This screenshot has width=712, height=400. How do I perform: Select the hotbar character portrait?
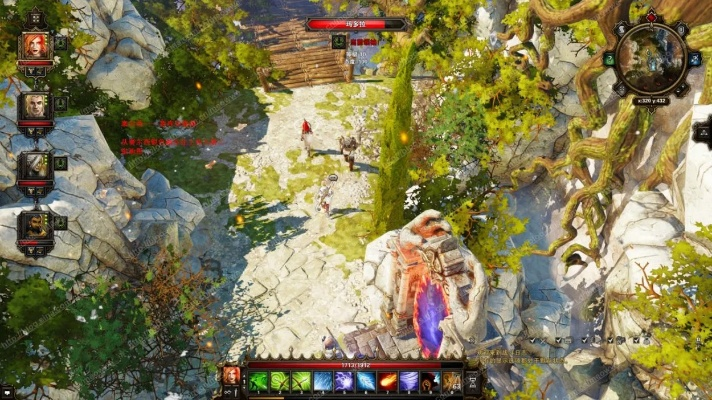(x=231, y=376)
